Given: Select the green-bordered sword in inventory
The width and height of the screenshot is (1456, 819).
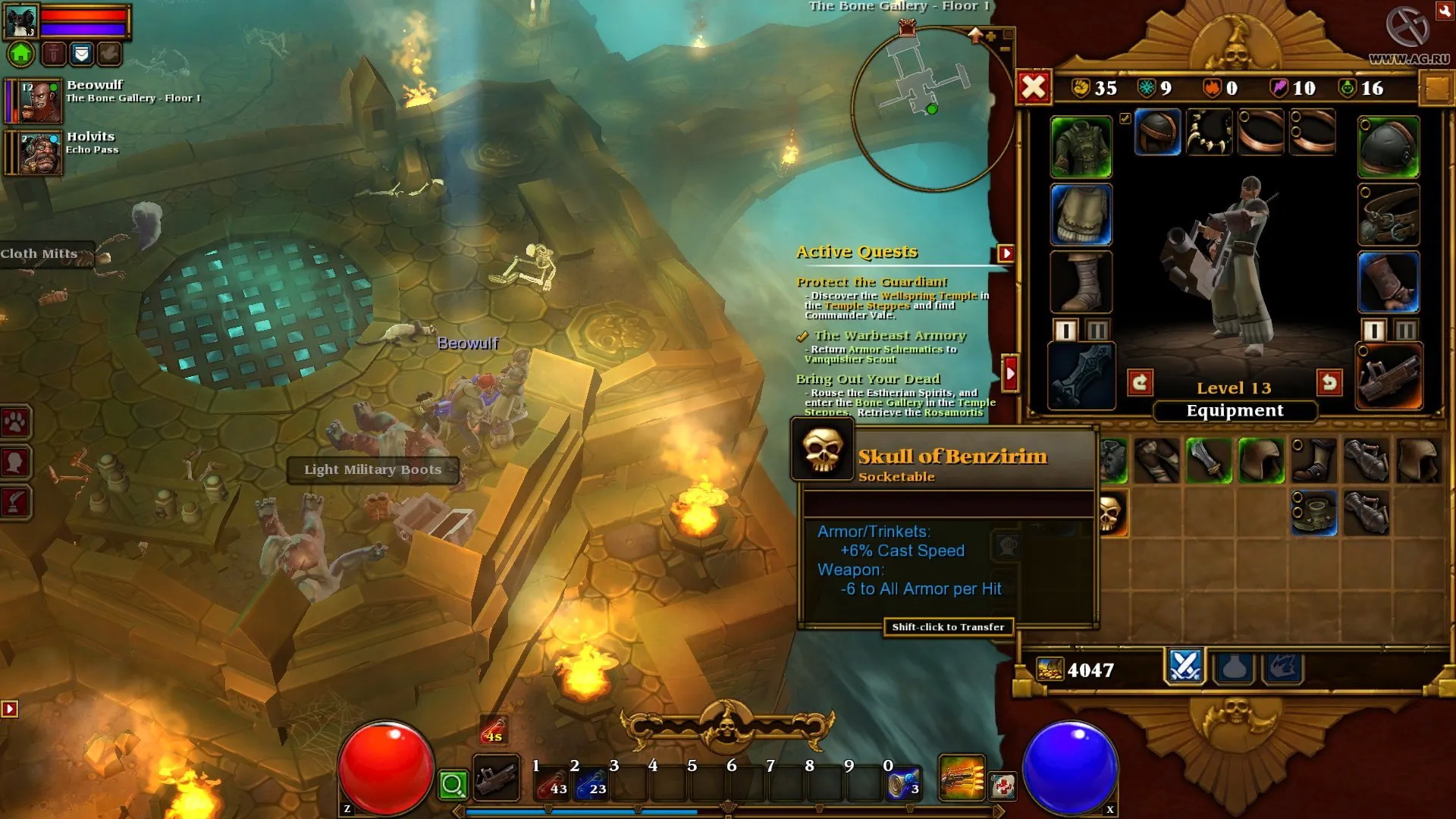Looking at the screenshot, I should click(x=1209, y=460).
